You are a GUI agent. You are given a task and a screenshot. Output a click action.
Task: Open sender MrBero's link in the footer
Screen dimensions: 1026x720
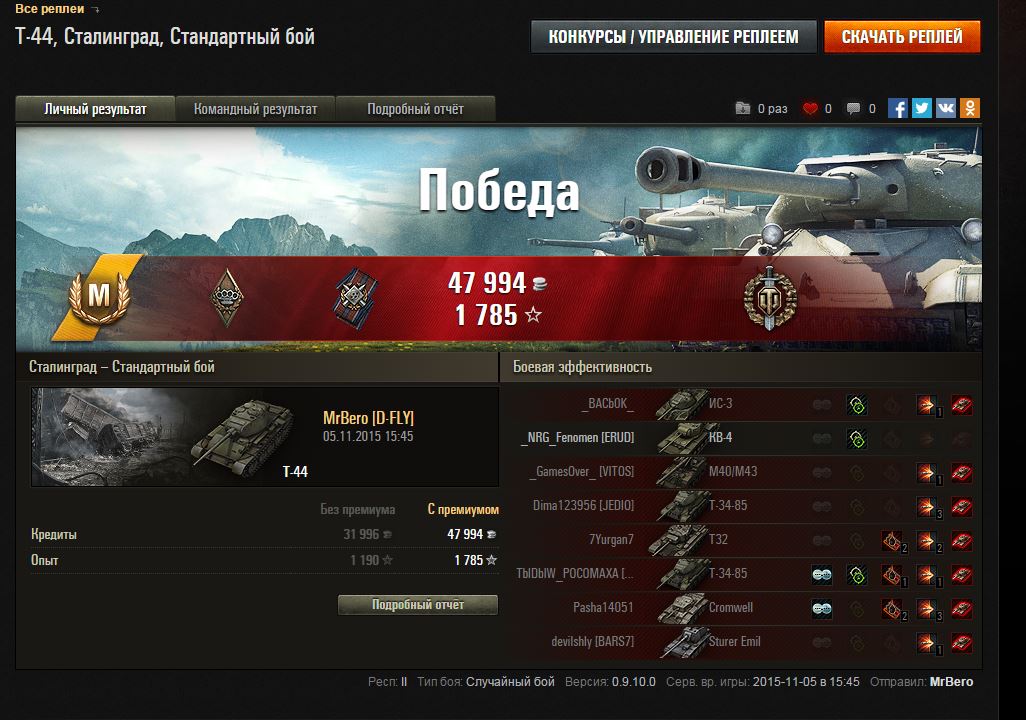951,682
